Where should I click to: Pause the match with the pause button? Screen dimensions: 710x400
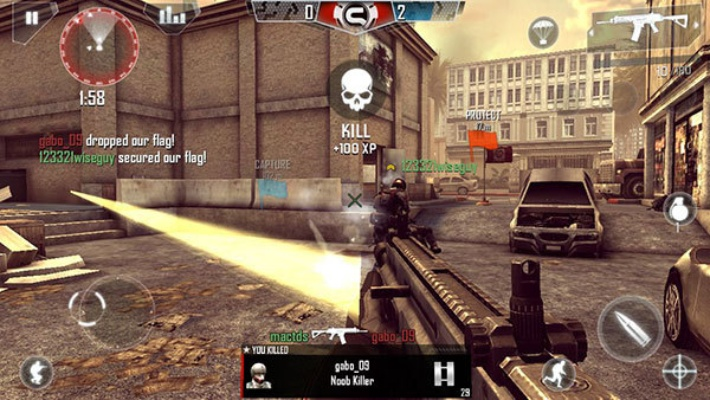(31, 17)
